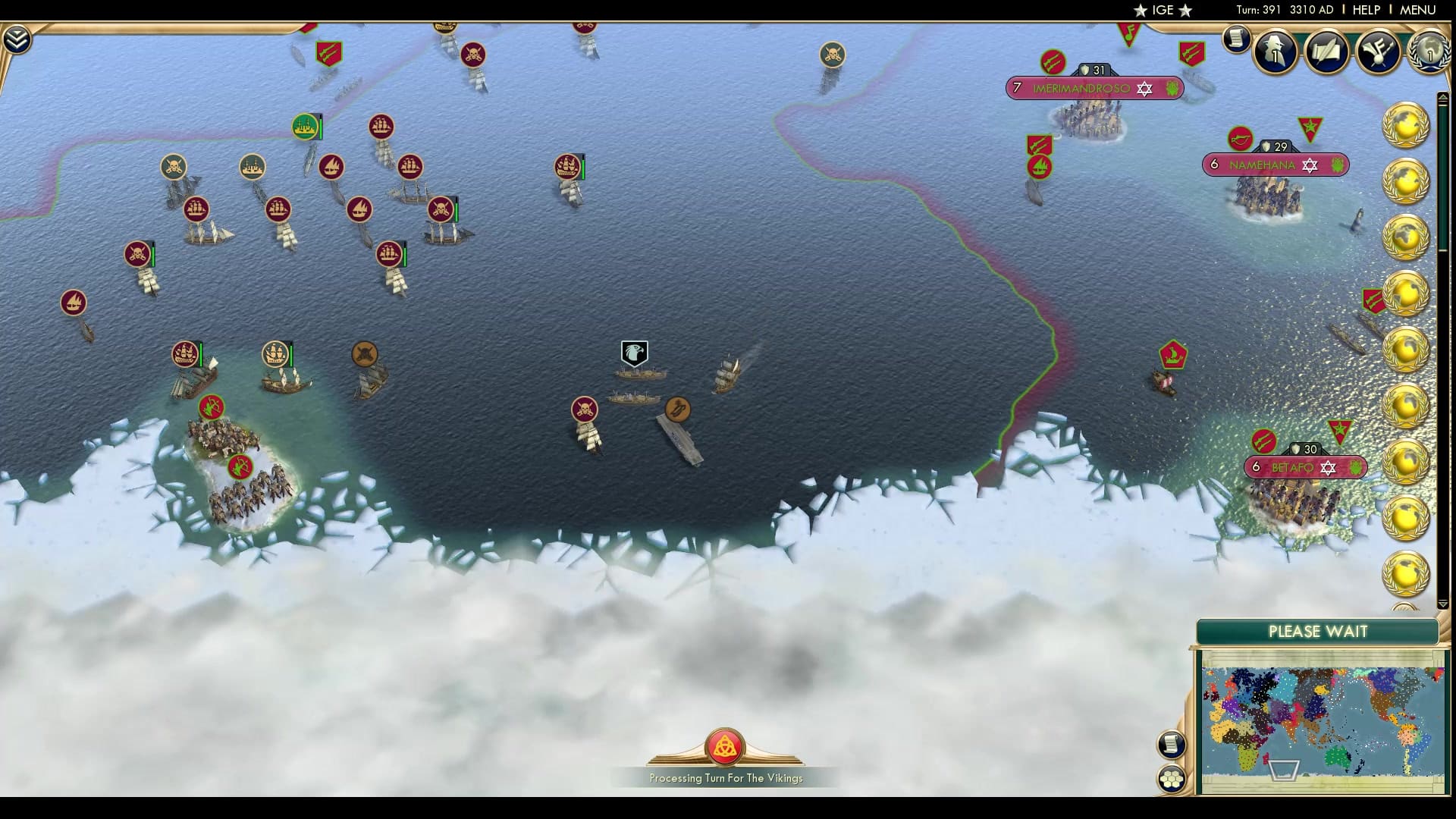Select the eagle-flagged naval unit mid-ocean
Screen dimensions: 1456x819
point(634,353)
